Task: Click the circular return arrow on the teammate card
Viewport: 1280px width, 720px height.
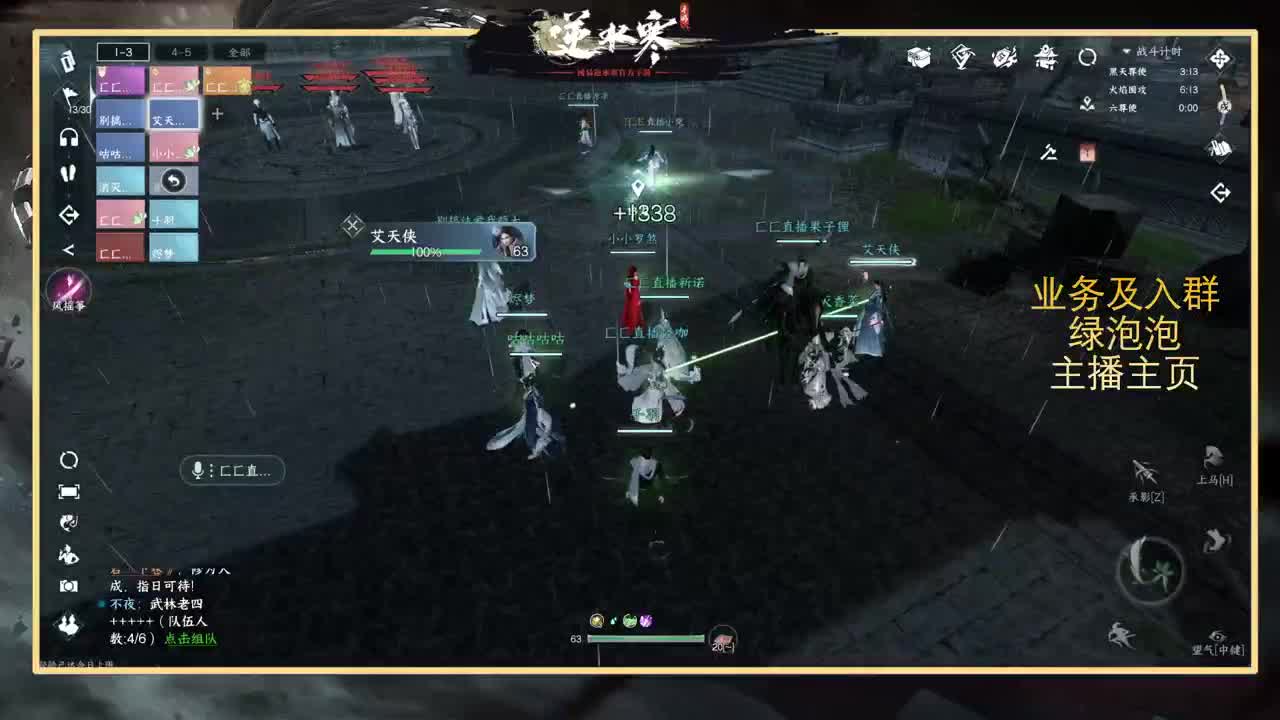Action: pyautogui.click(x=173, y=178)
